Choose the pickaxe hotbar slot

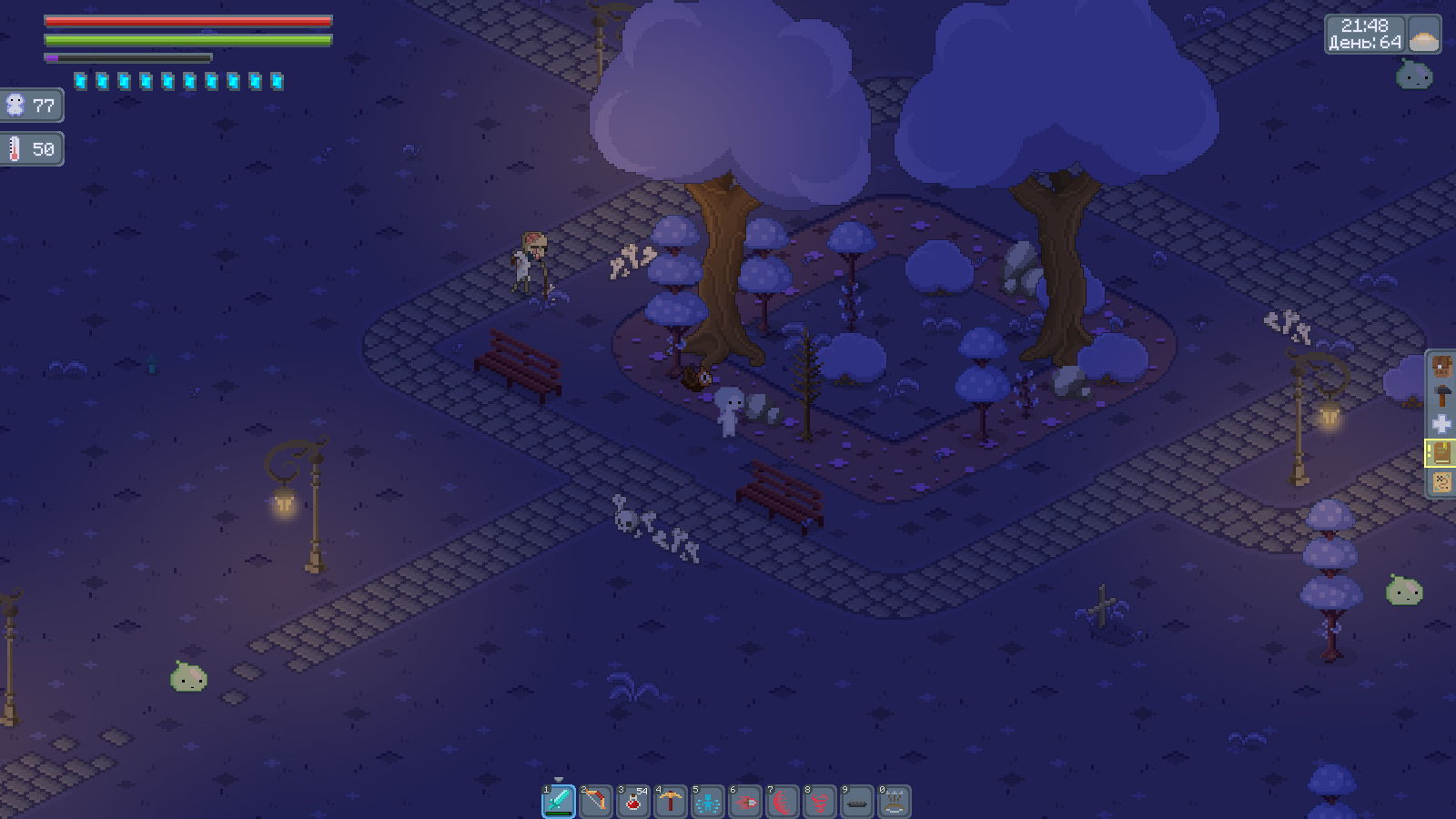(x=671, y=802)
